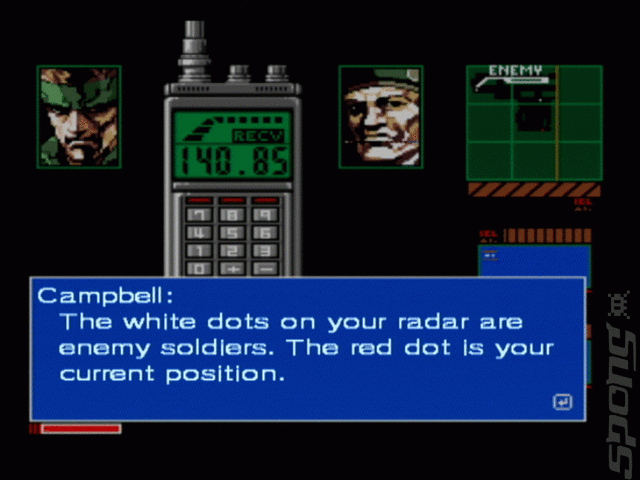Tap the 3 key on the transceiver keypad

click(x=264, y=251)
